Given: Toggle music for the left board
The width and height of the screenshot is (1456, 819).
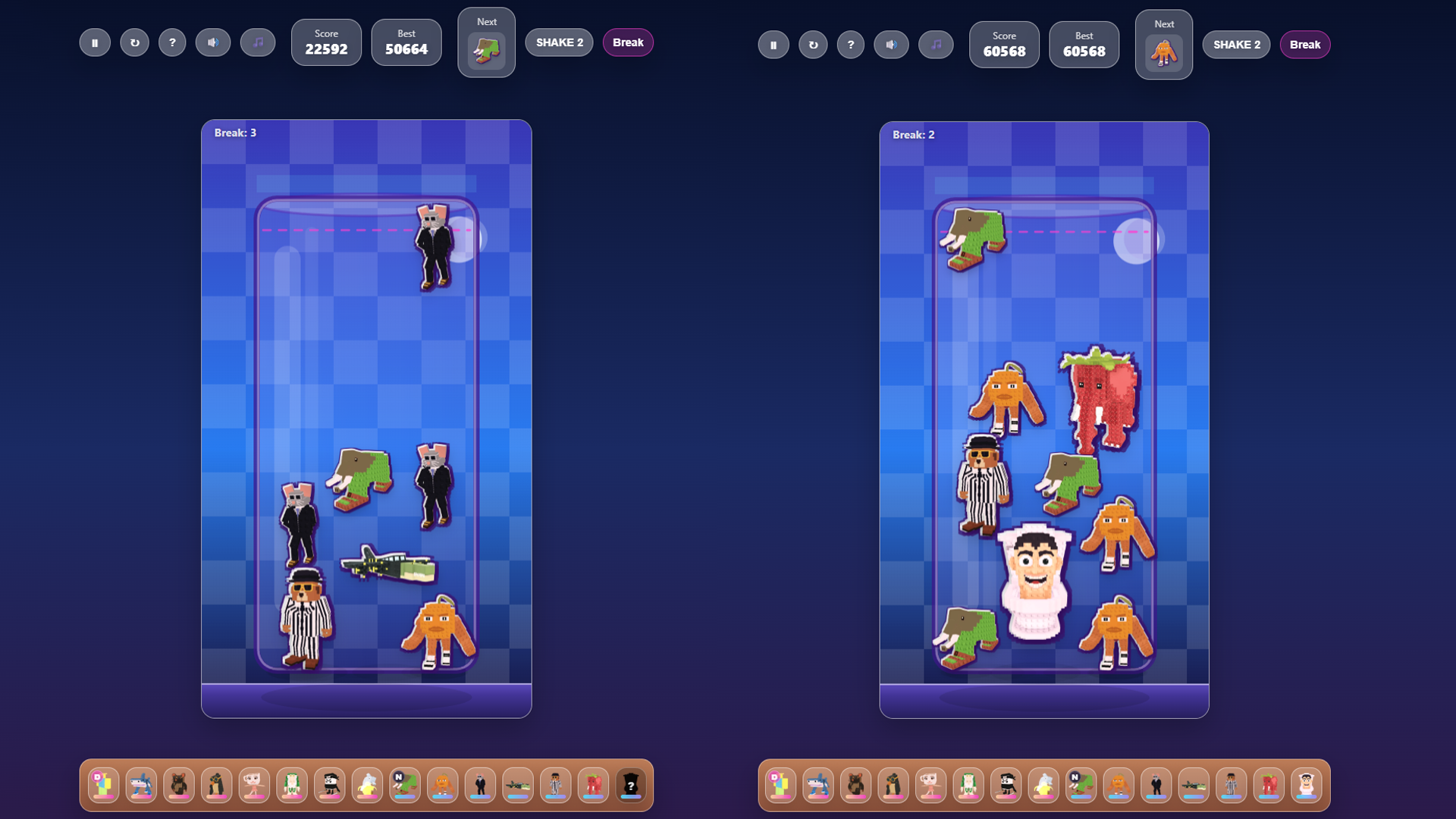Looking at the screenshot, I should click(258, 42).
